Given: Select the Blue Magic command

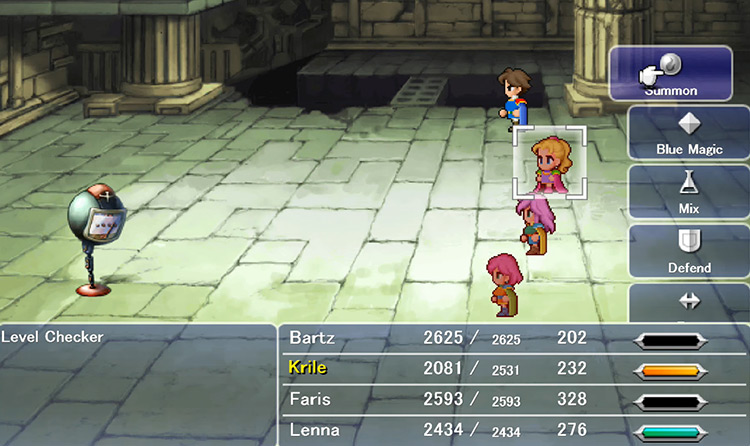Looking at the screenshot, I should (x=689, y=133).
